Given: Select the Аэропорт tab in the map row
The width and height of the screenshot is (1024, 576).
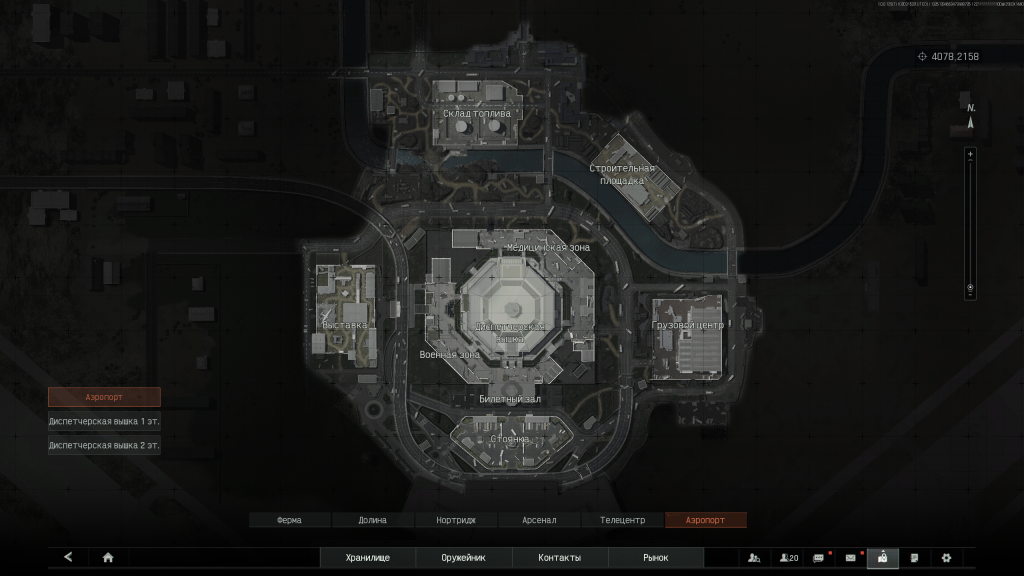Looking at the screenshot, I should (705, 520).
